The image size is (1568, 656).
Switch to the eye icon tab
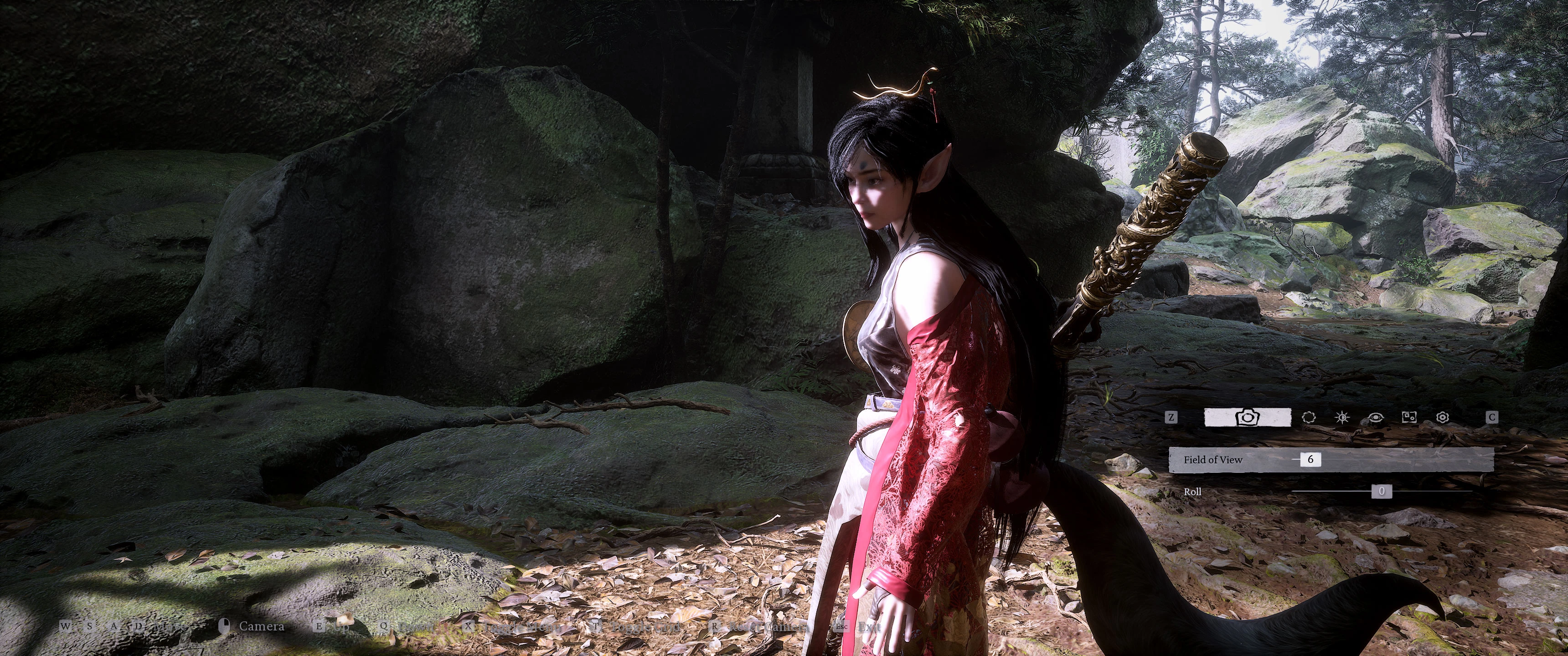[x=1375, y=417]
